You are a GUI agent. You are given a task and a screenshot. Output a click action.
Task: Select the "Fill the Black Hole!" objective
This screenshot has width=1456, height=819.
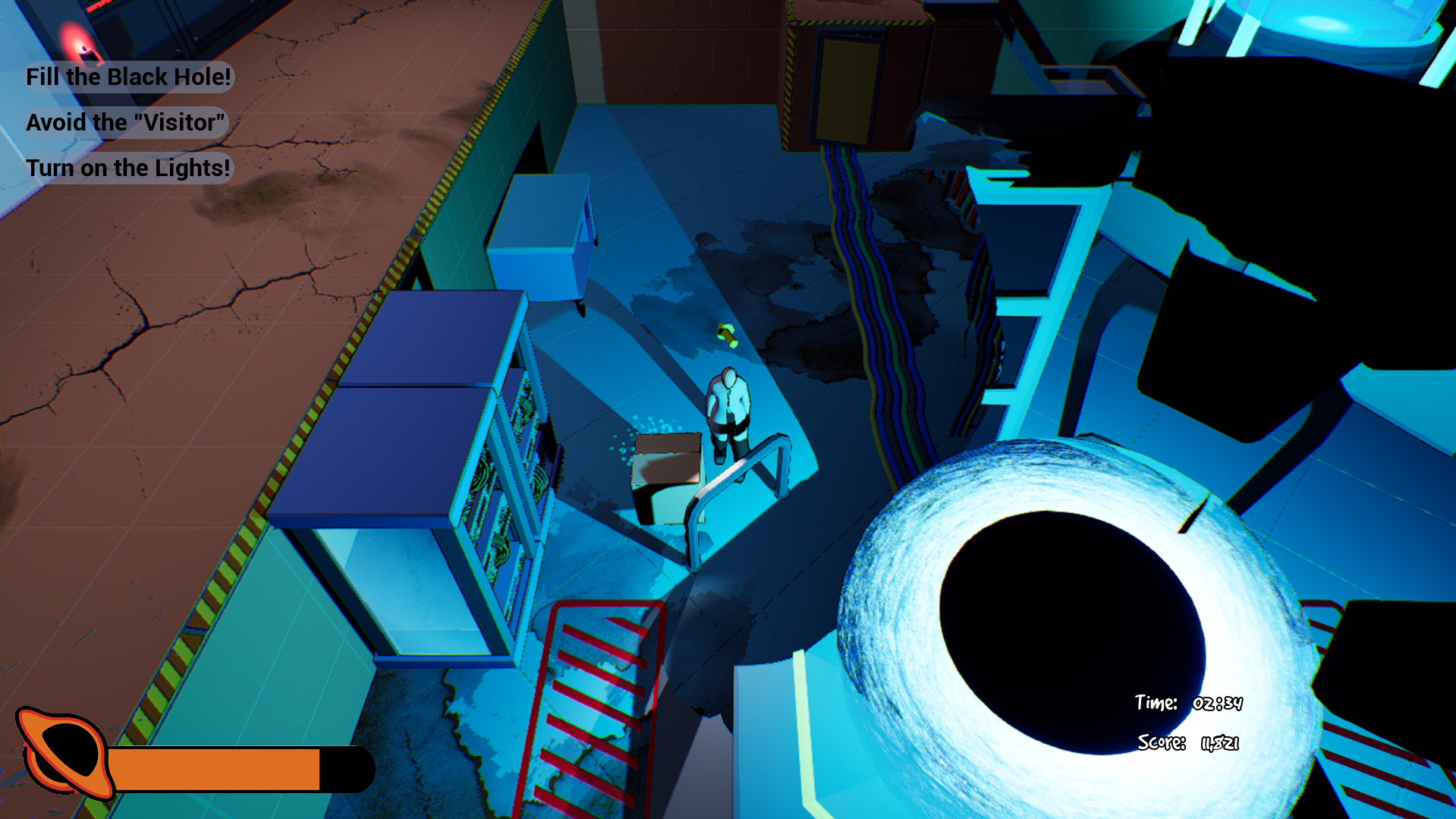128,77
